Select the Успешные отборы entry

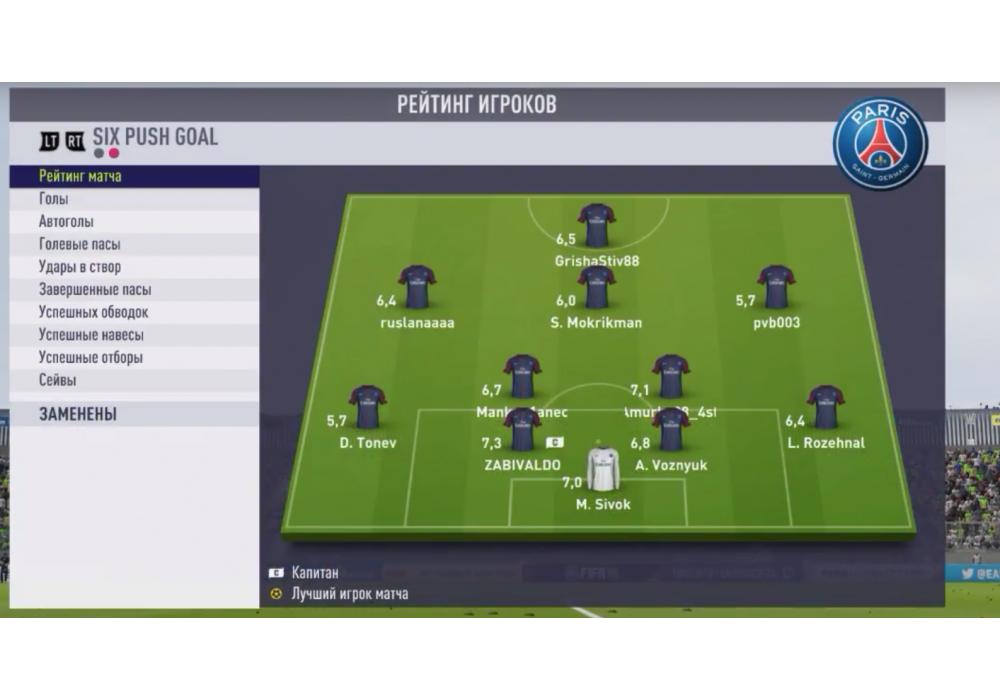(90, 358)
